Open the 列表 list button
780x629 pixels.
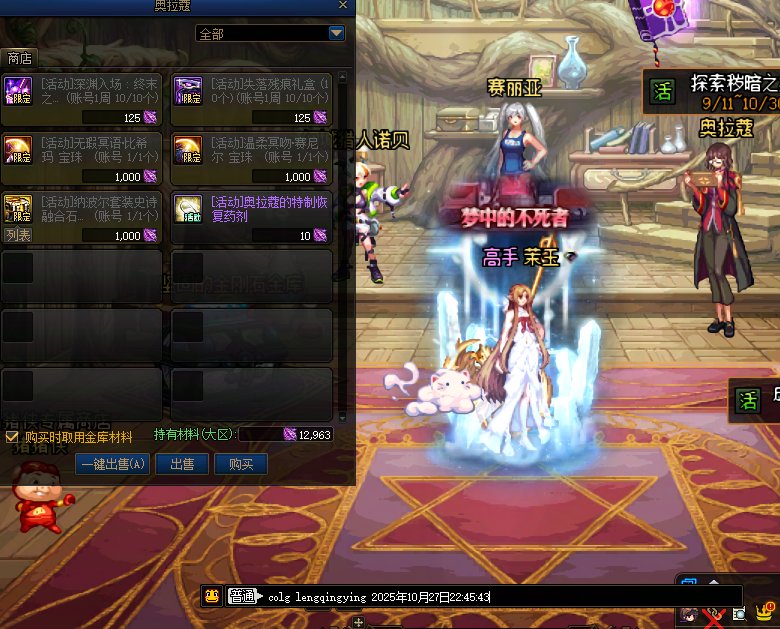point(18,235)
